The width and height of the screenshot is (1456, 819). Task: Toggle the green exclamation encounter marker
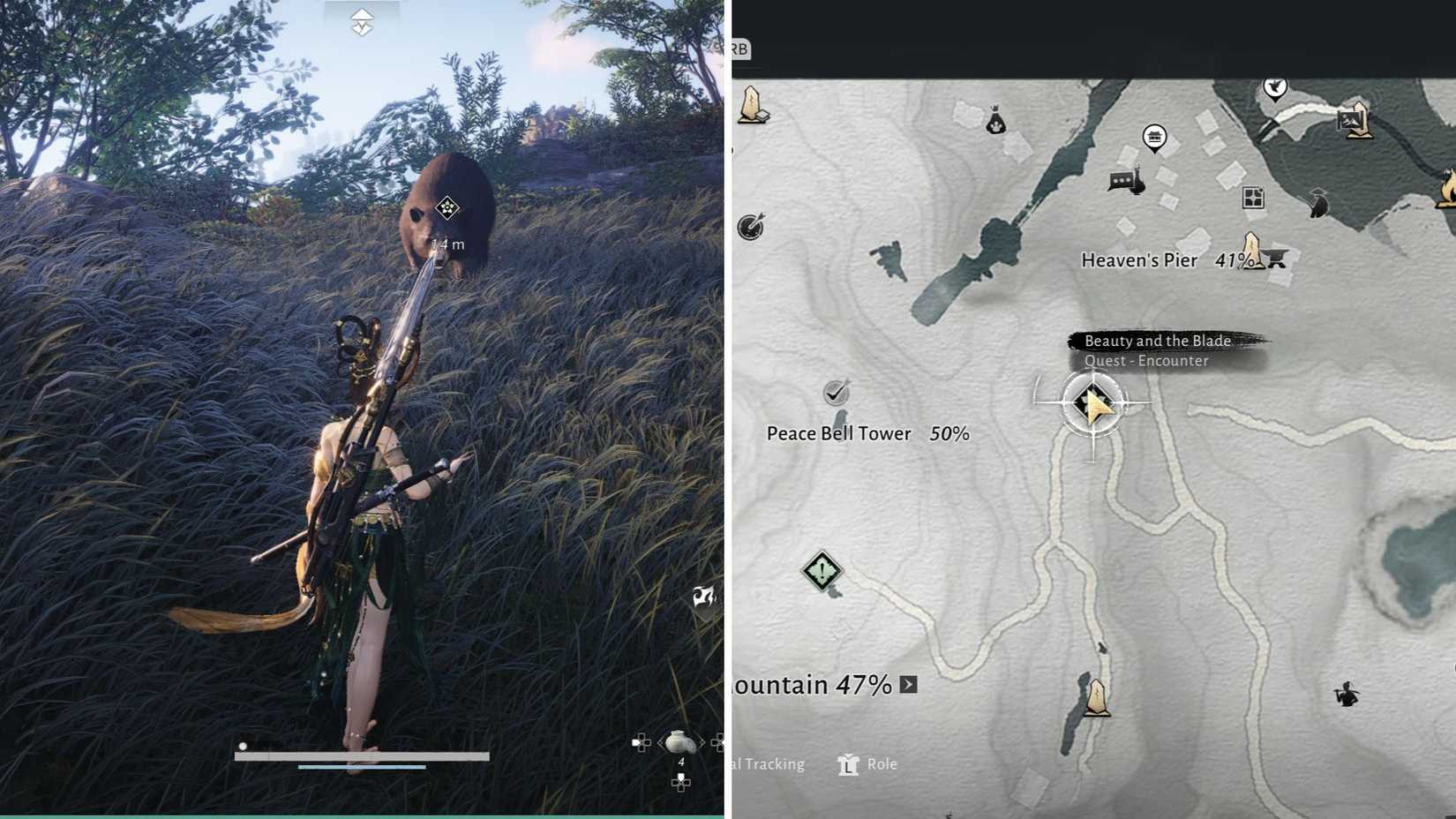point(822,571)
